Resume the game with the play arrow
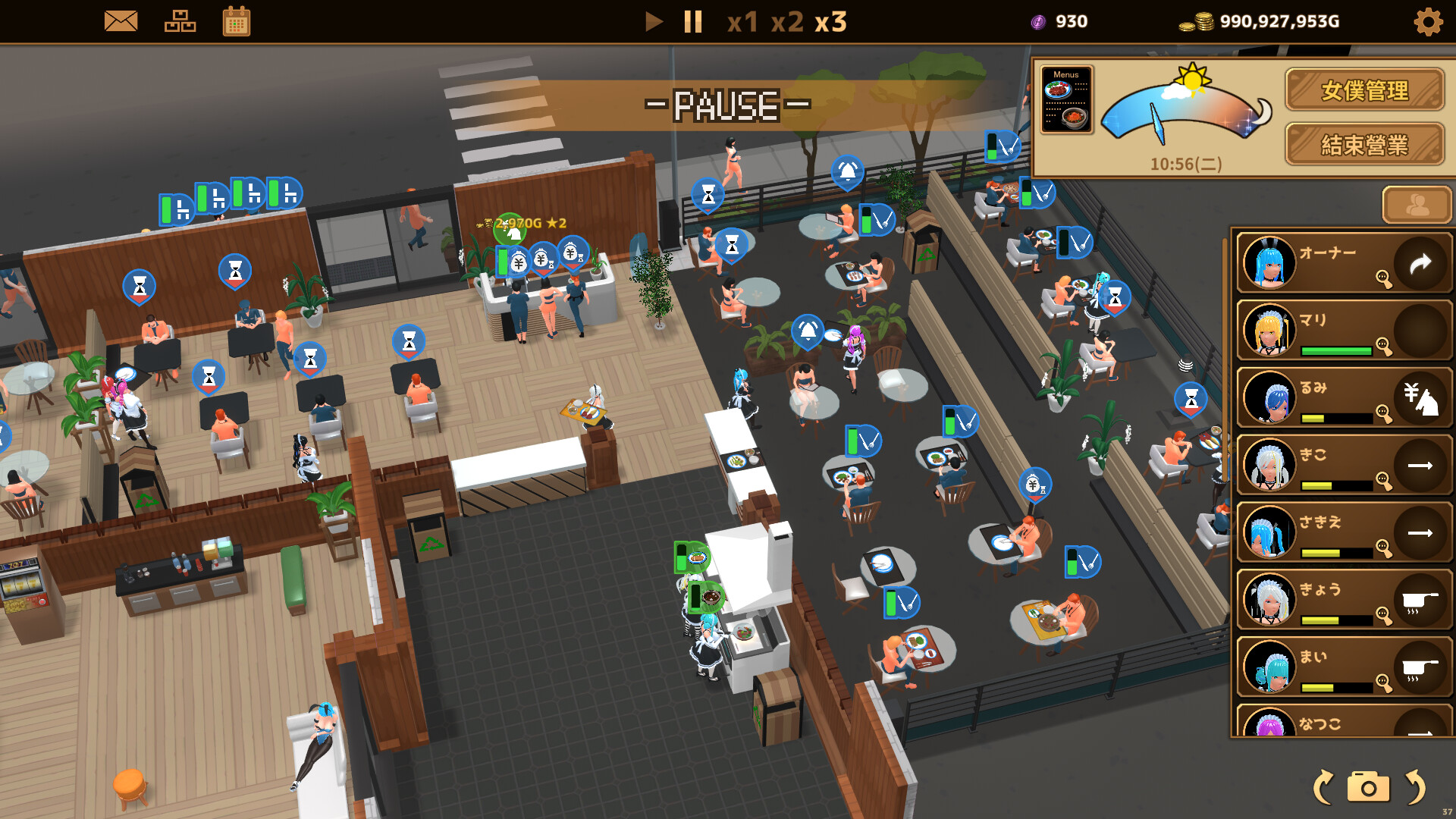 (x=653, y=21)
